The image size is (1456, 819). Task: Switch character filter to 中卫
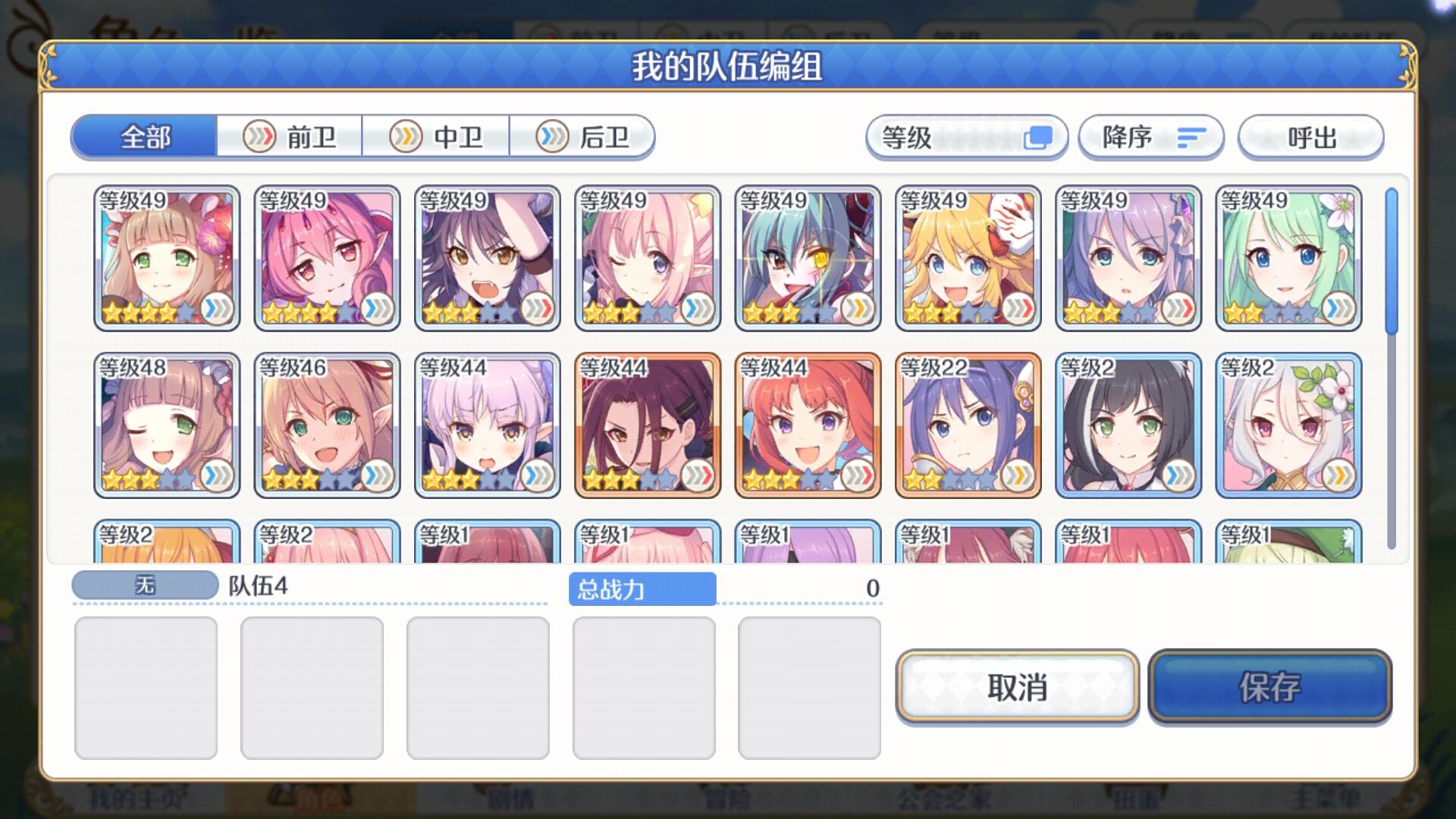click(438, 136)
